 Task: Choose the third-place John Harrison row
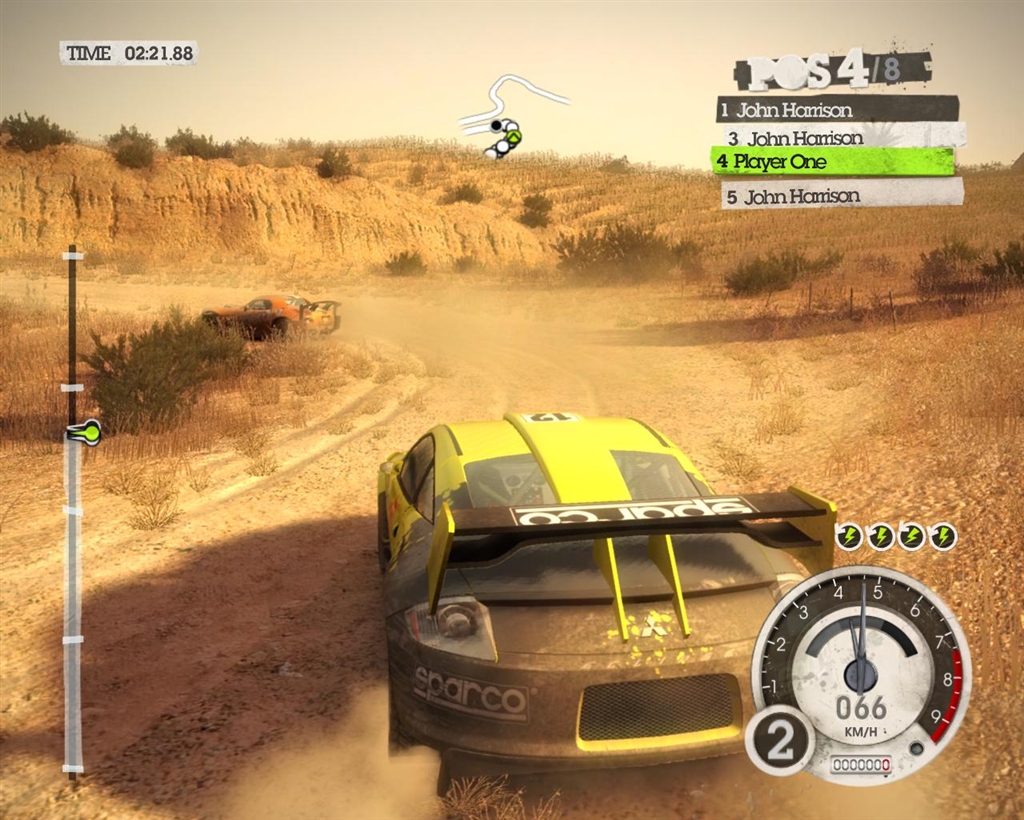[844, 137]
